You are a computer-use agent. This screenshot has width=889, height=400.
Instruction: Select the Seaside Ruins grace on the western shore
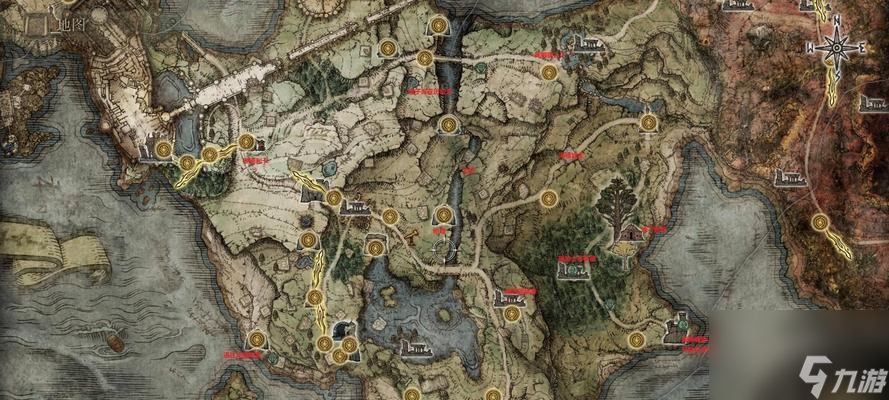click(258, 338)
